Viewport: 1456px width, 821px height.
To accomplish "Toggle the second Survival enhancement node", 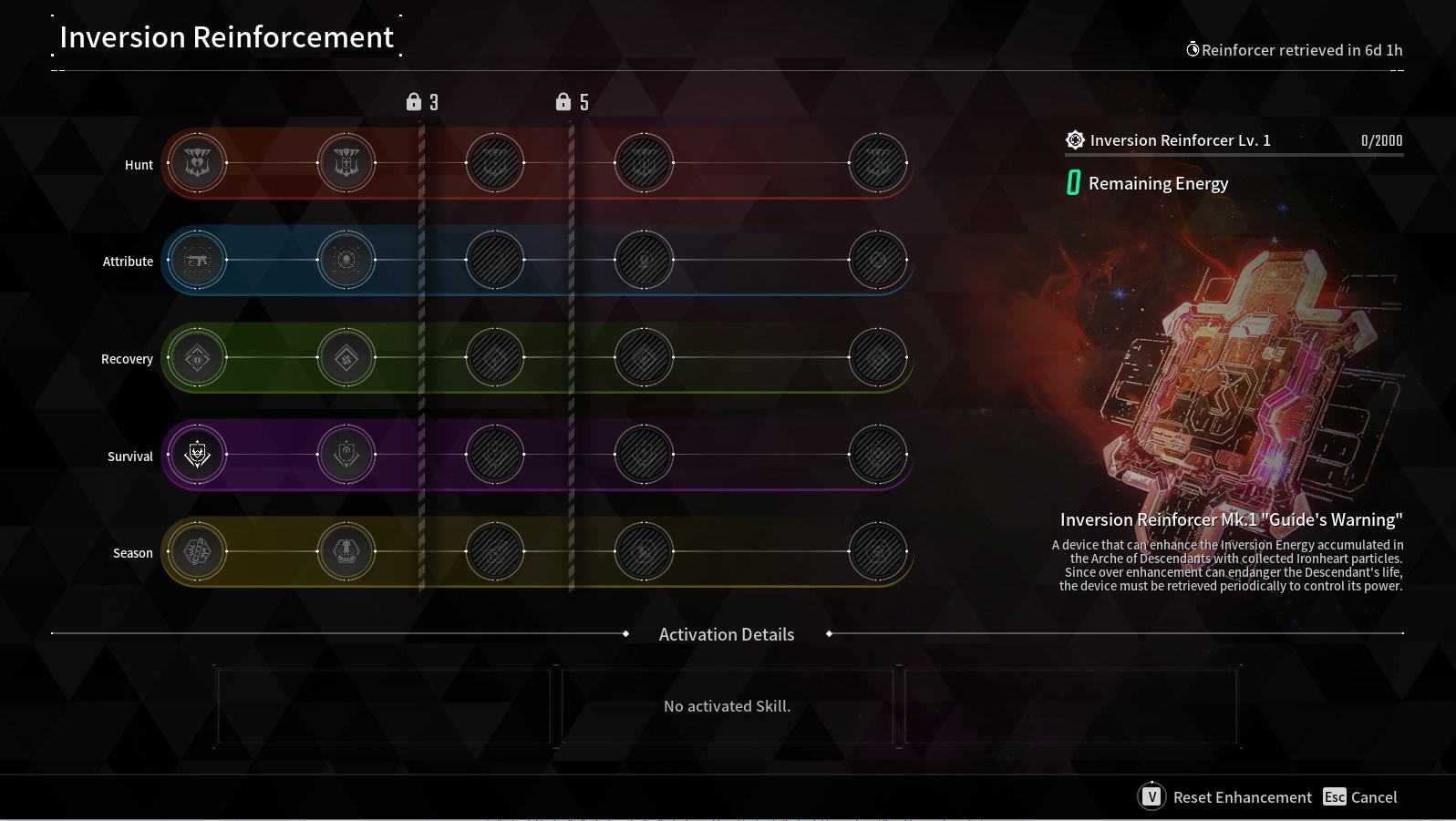I will [x=346, y=455].
